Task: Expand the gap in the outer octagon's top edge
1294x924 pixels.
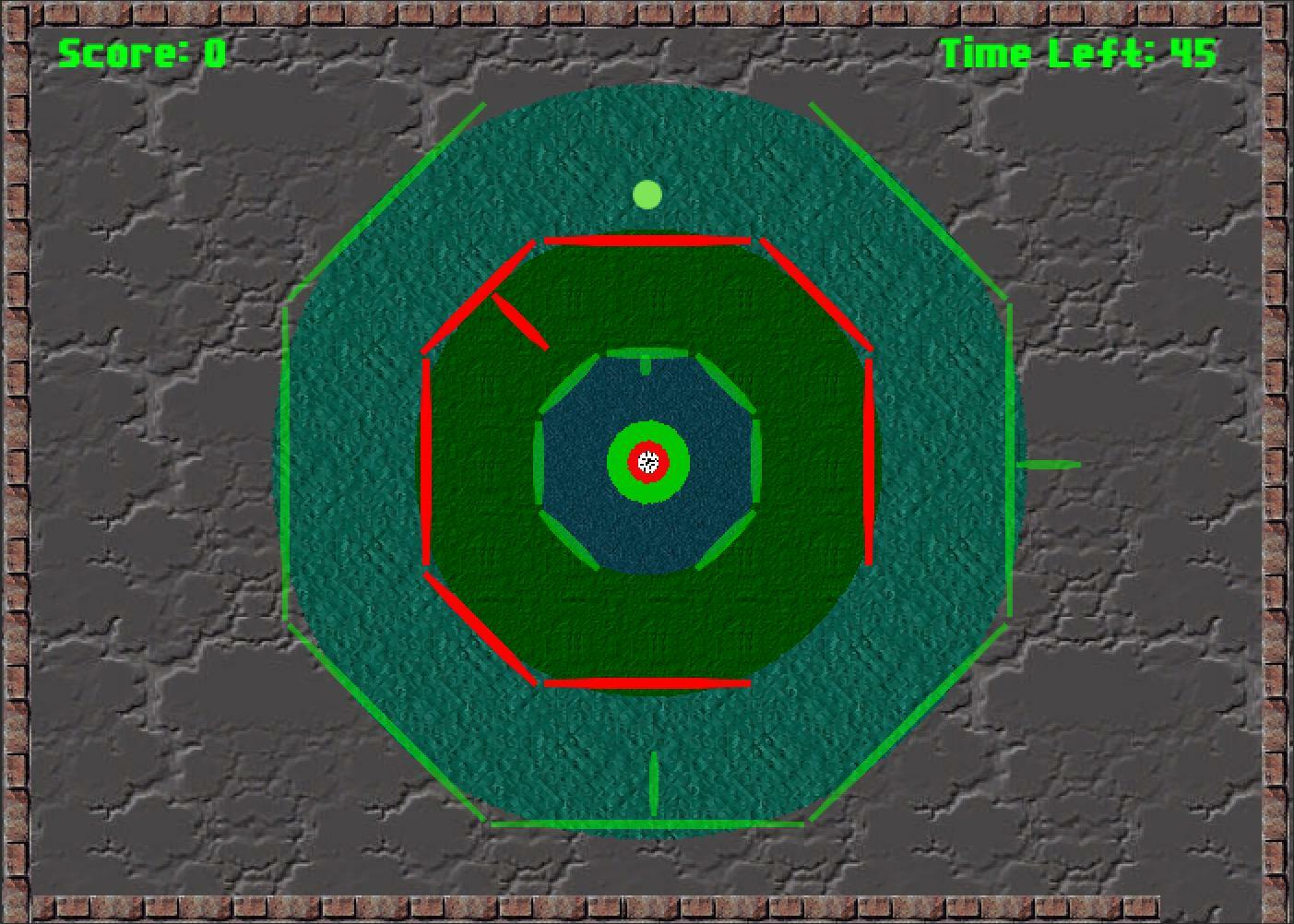Action: coord(646,92)
